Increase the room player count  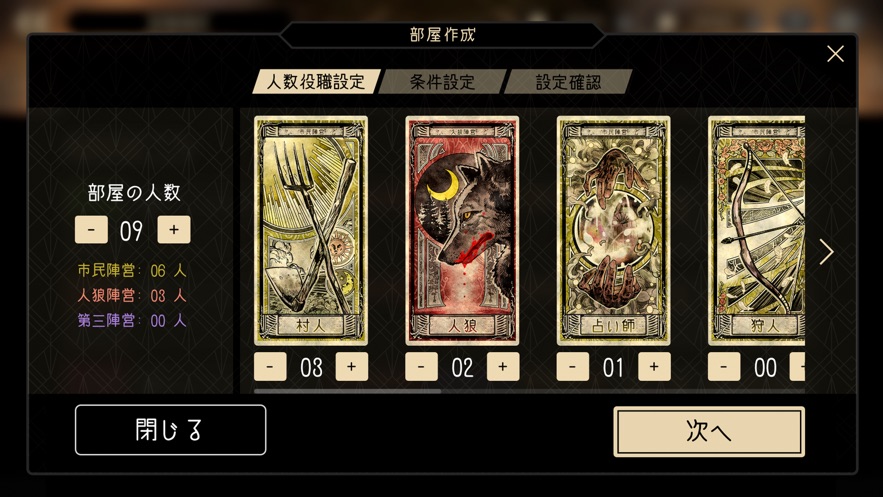[173, 230]
